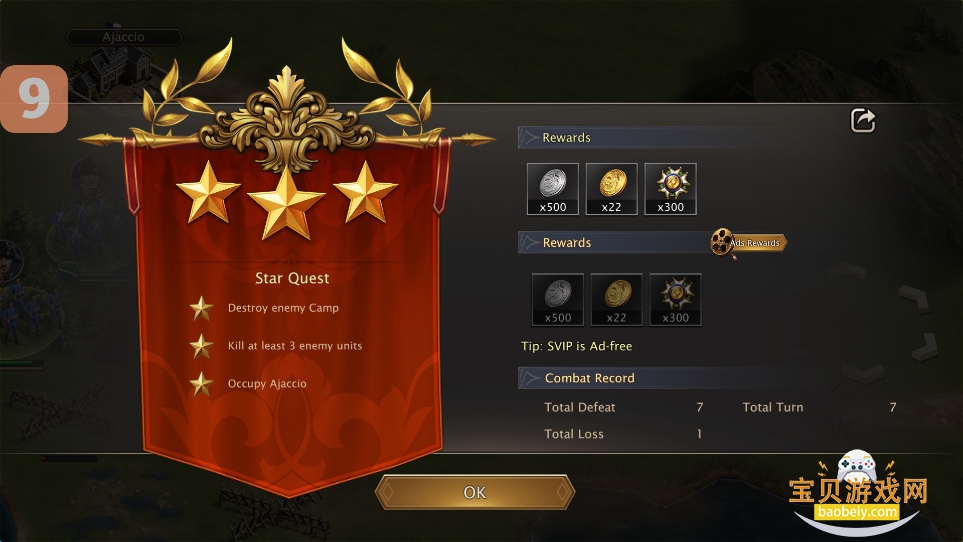Select the silver coin x500 reward
The height and width of the screenshot is (542, 963).
coord(553,189)
